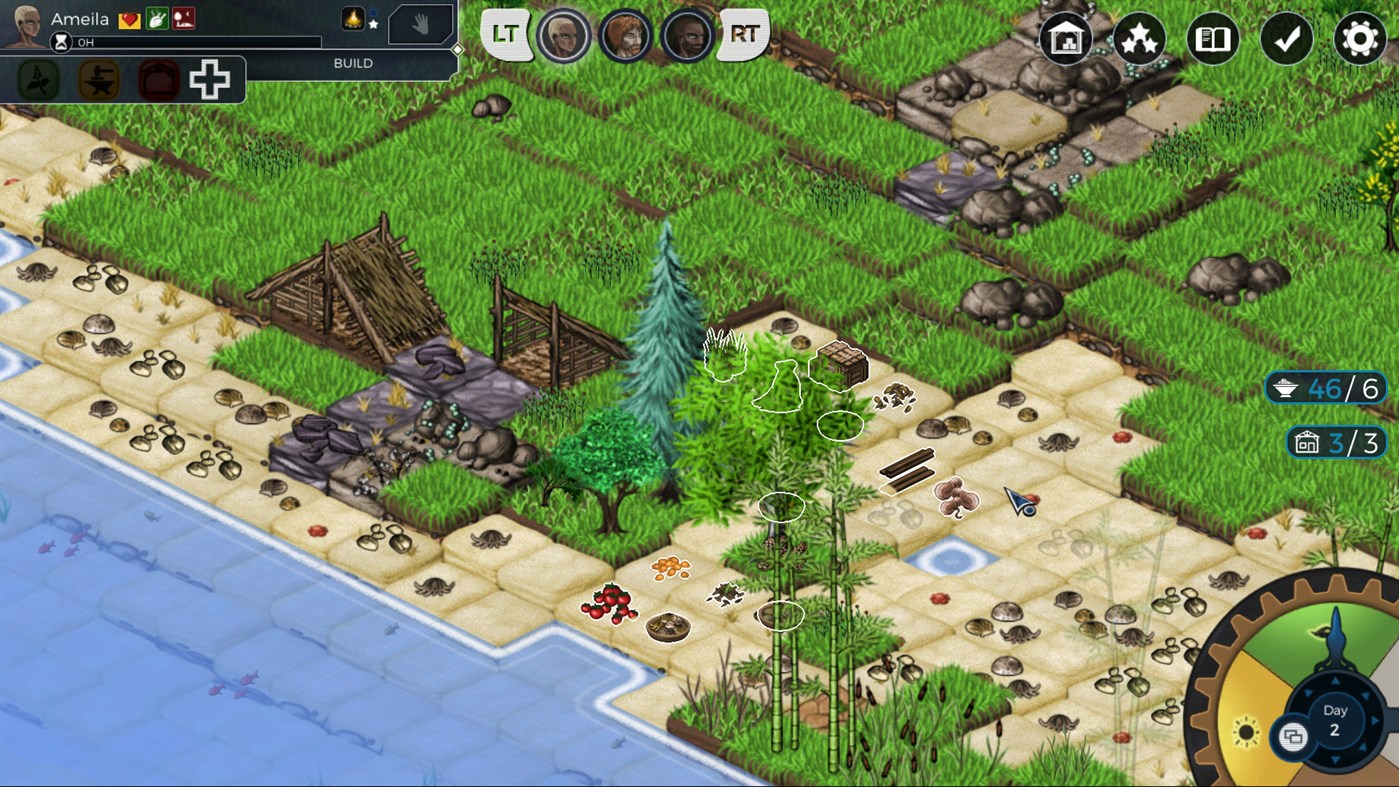Click Ameila's heart status icon
The width and height of the screenshot is (1399, 787).
127,18
